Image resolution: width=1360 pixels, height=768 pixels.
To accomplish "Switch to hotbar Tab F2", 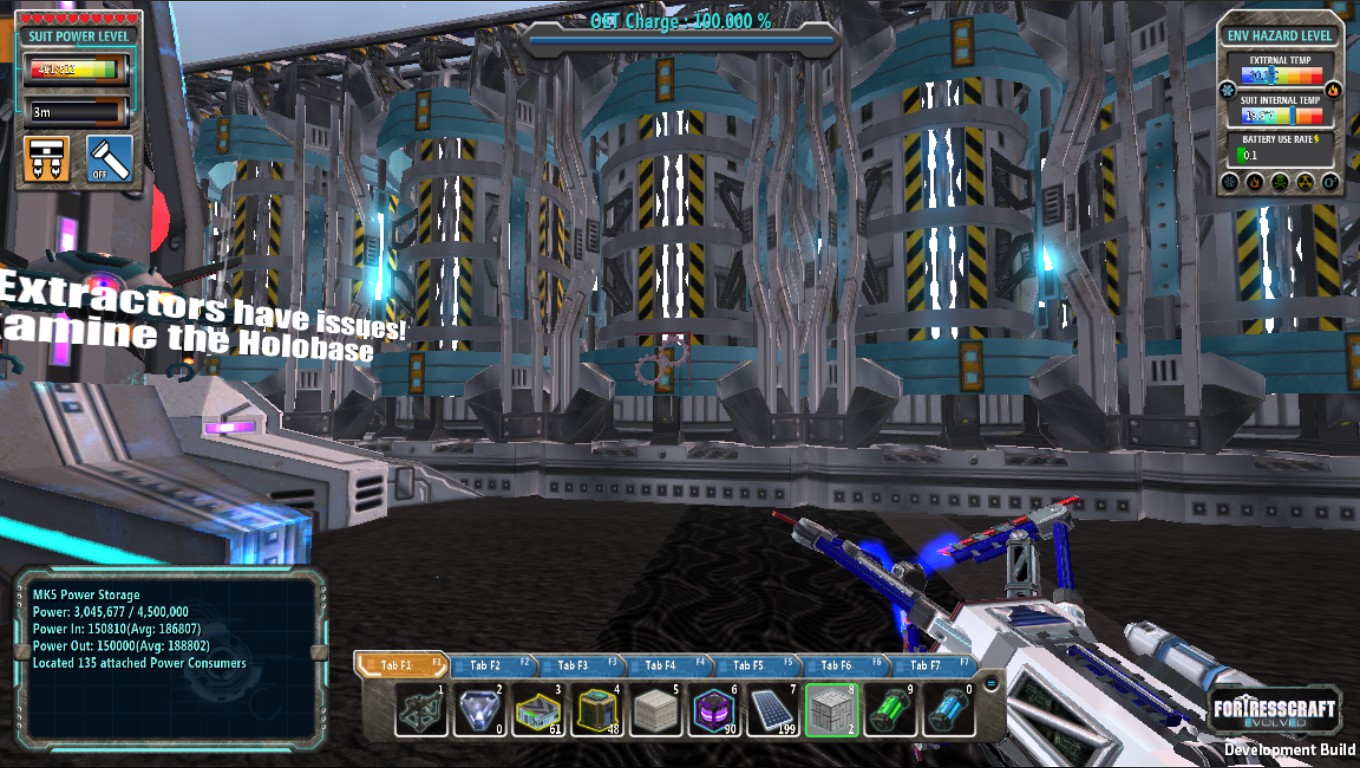I will click(x=488, y=665).
